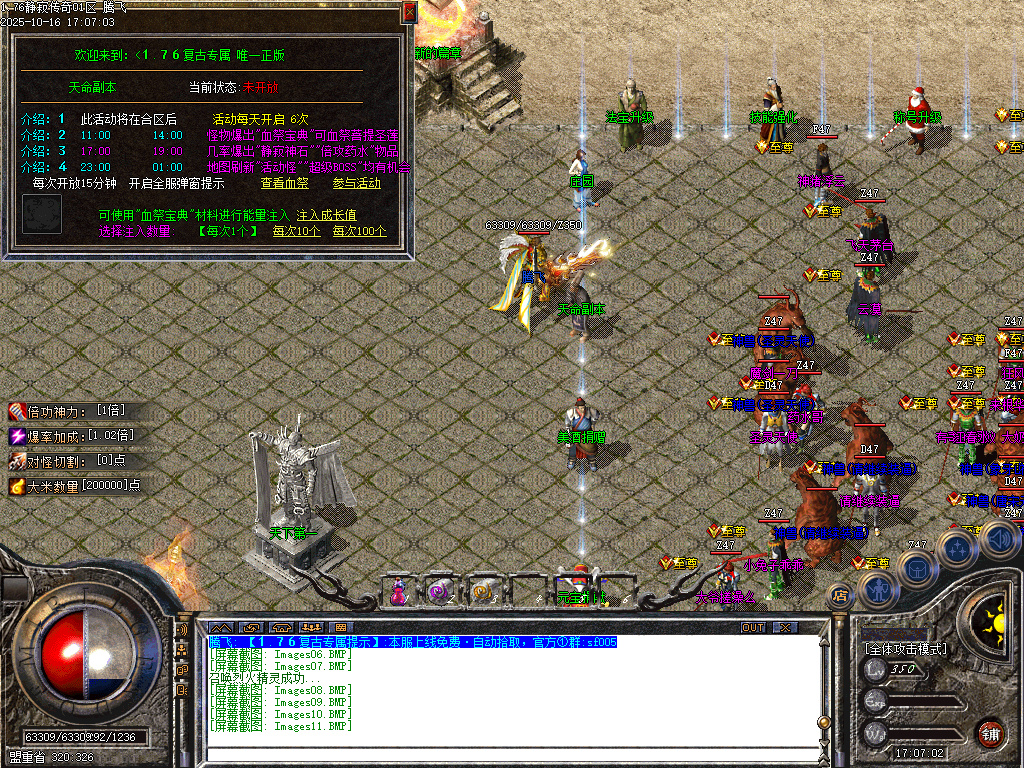Select the 每次1个 injection quantity

click(229, 231)
